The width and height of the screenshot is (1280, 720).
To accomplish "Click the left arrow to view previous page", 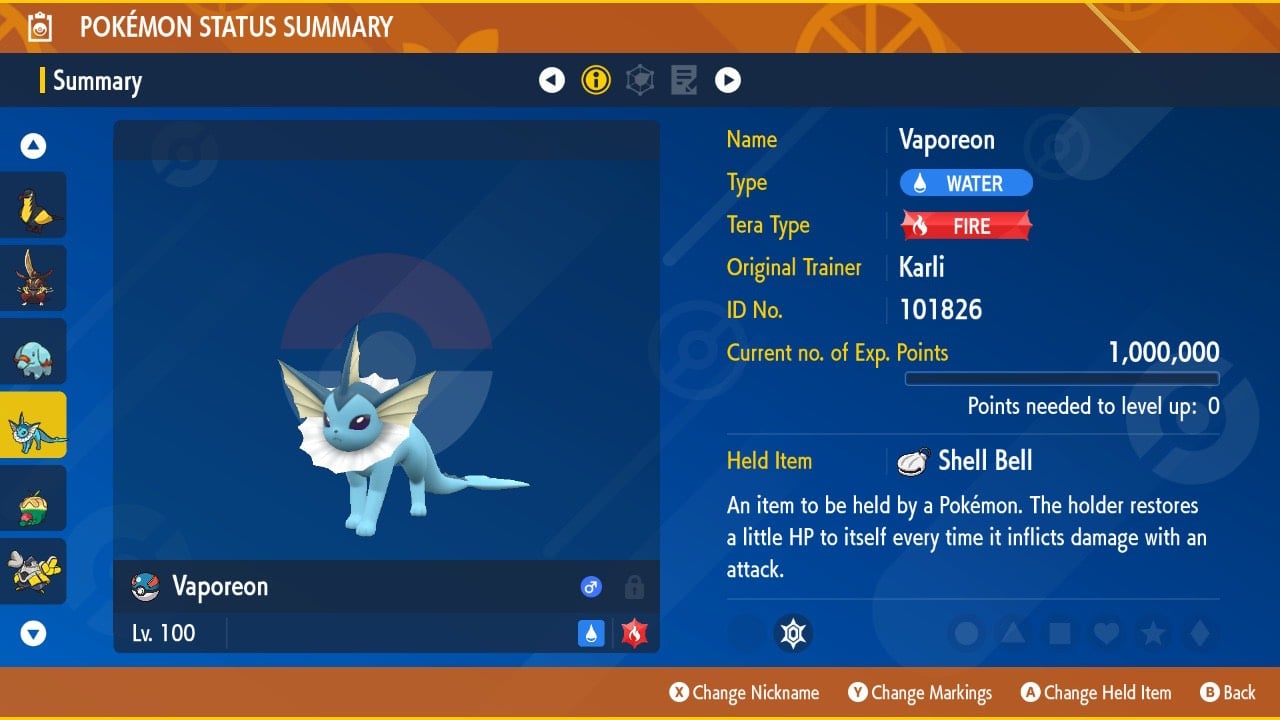I will click(552, 79).
